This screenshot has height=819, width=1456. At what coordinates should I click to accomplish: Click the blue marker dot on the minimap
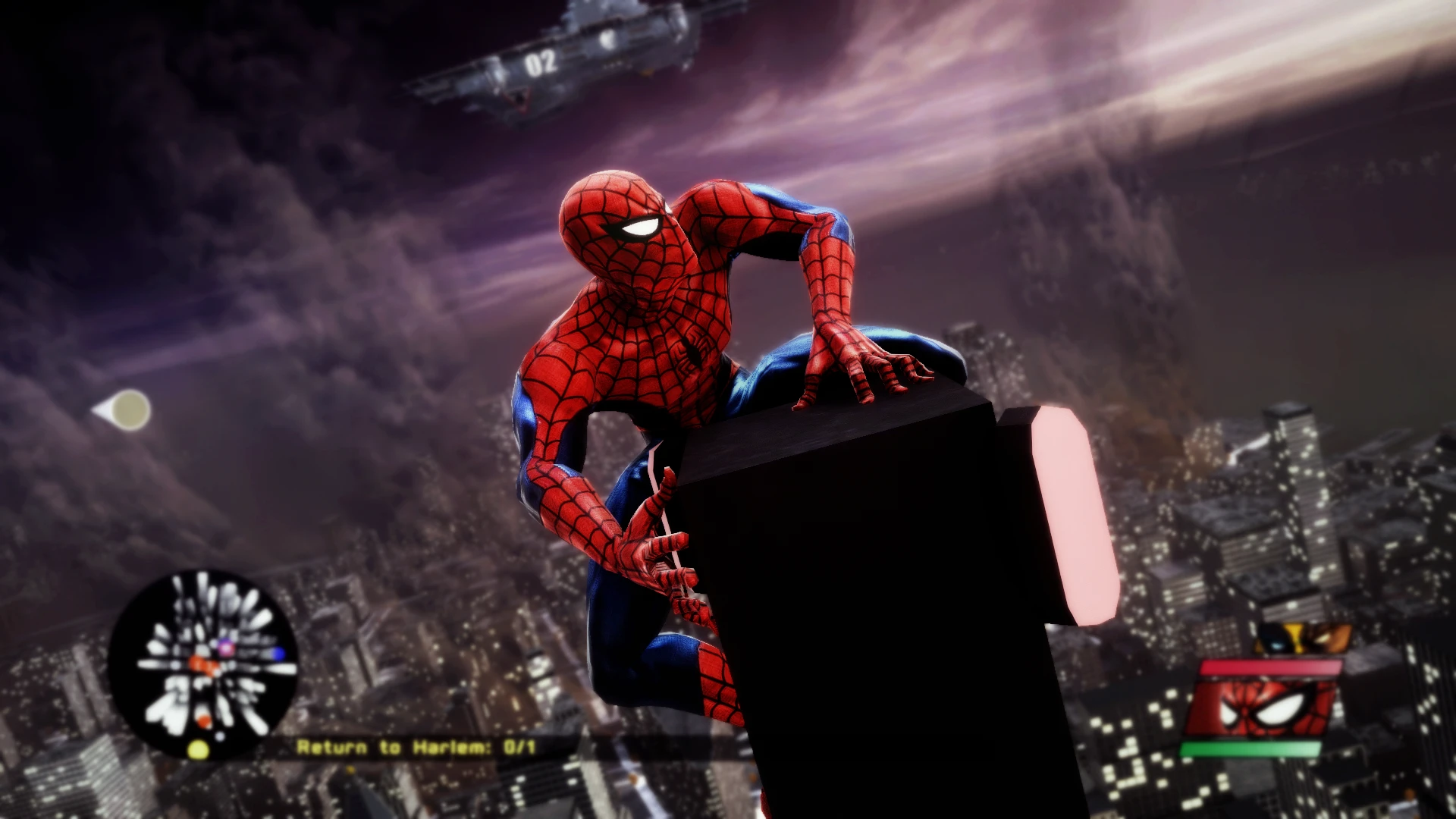[x=278, y=653]
